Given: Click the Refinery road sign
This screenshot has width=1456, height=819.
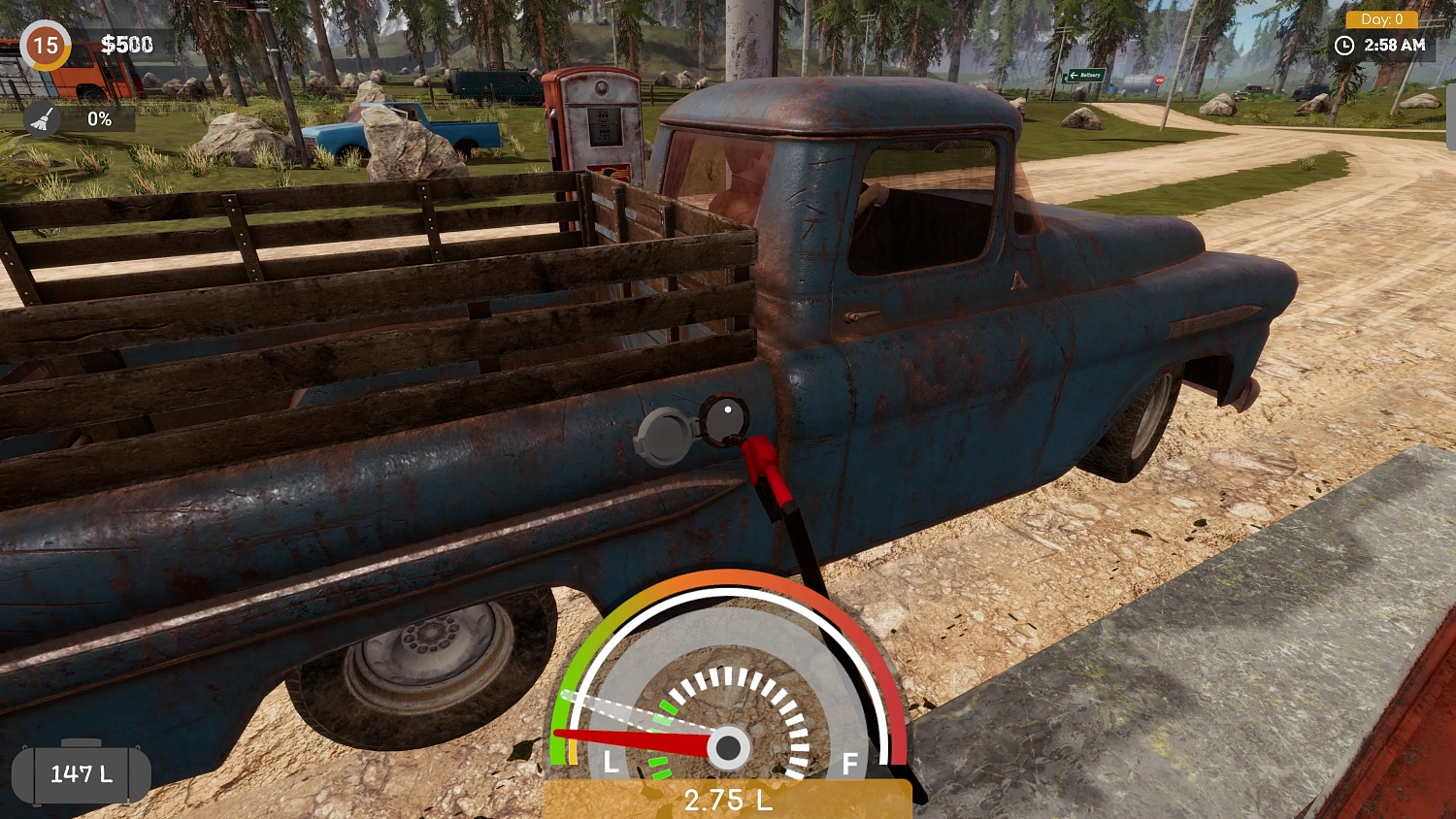Looking at the screenshot, I should 1082,75.
